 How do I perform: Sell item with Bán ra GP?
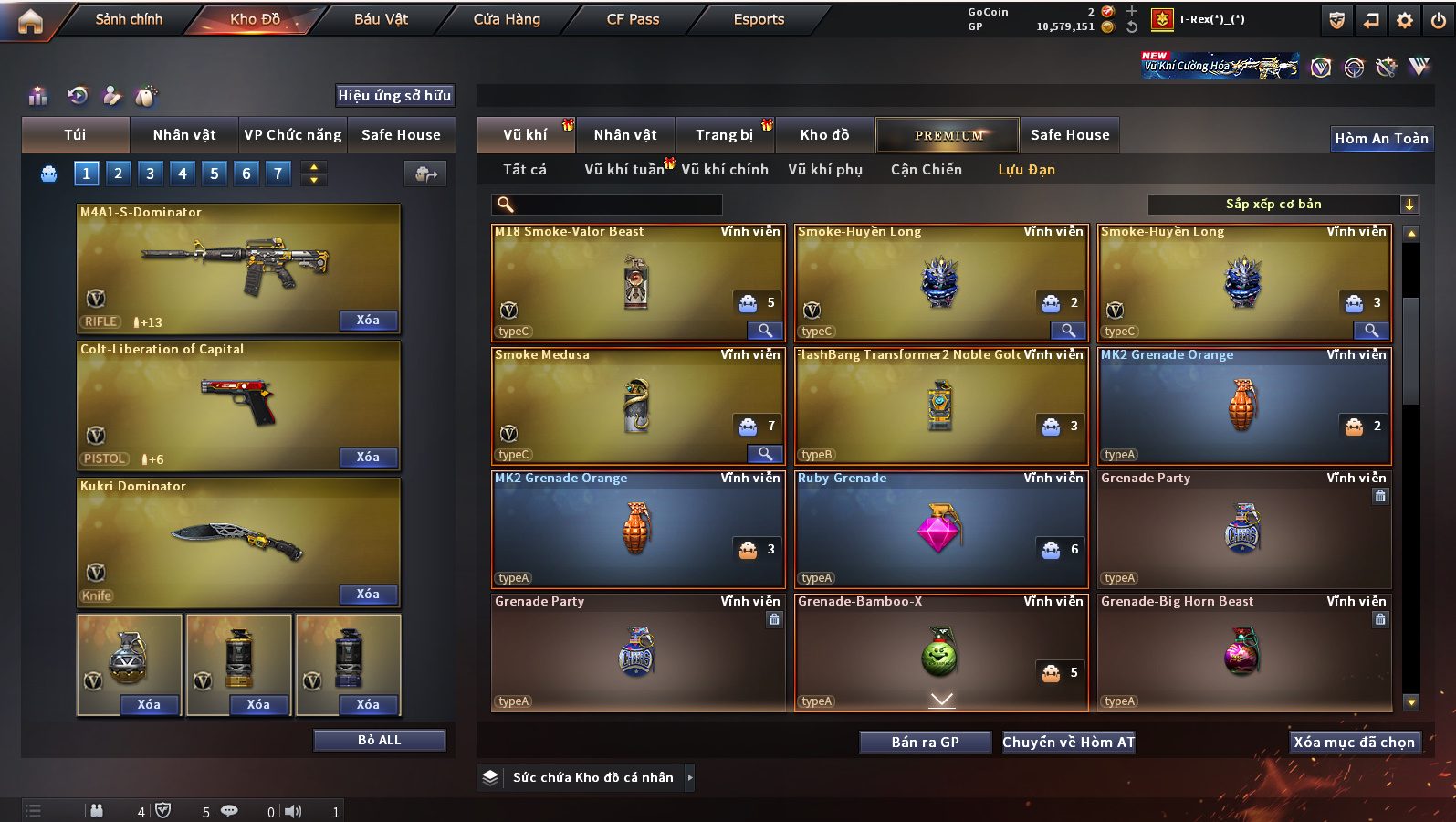coord(925,743)
